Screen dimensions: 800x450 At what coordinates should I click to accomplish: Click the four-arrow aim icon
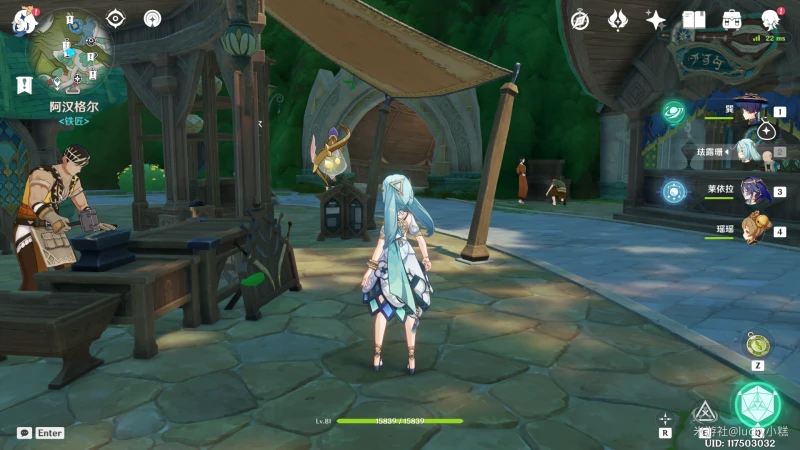[665, 419]
